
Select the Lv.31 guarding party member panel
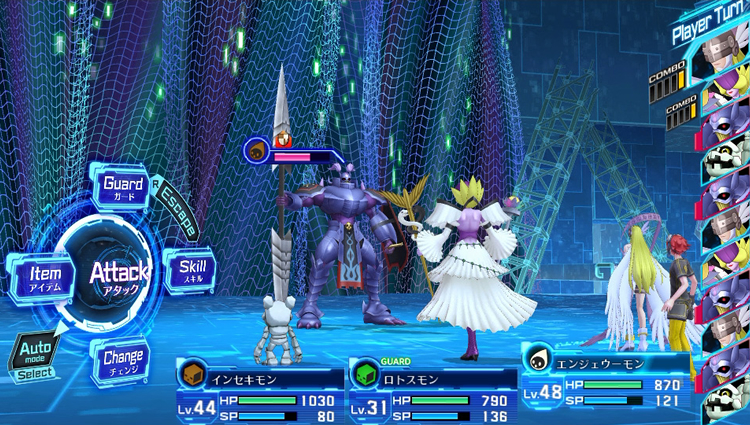431,392
